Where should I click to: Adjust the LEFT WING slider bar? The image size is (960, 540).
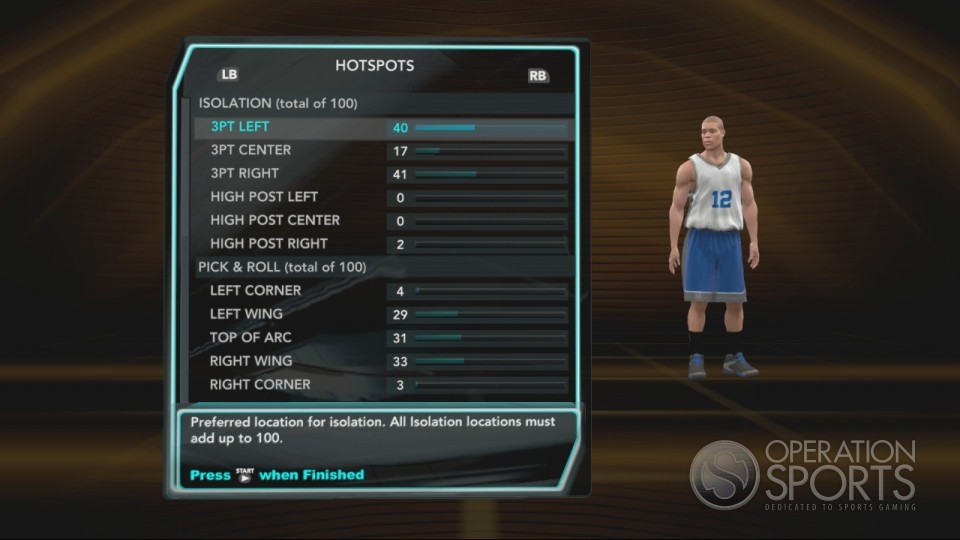[x=490, y=315]
